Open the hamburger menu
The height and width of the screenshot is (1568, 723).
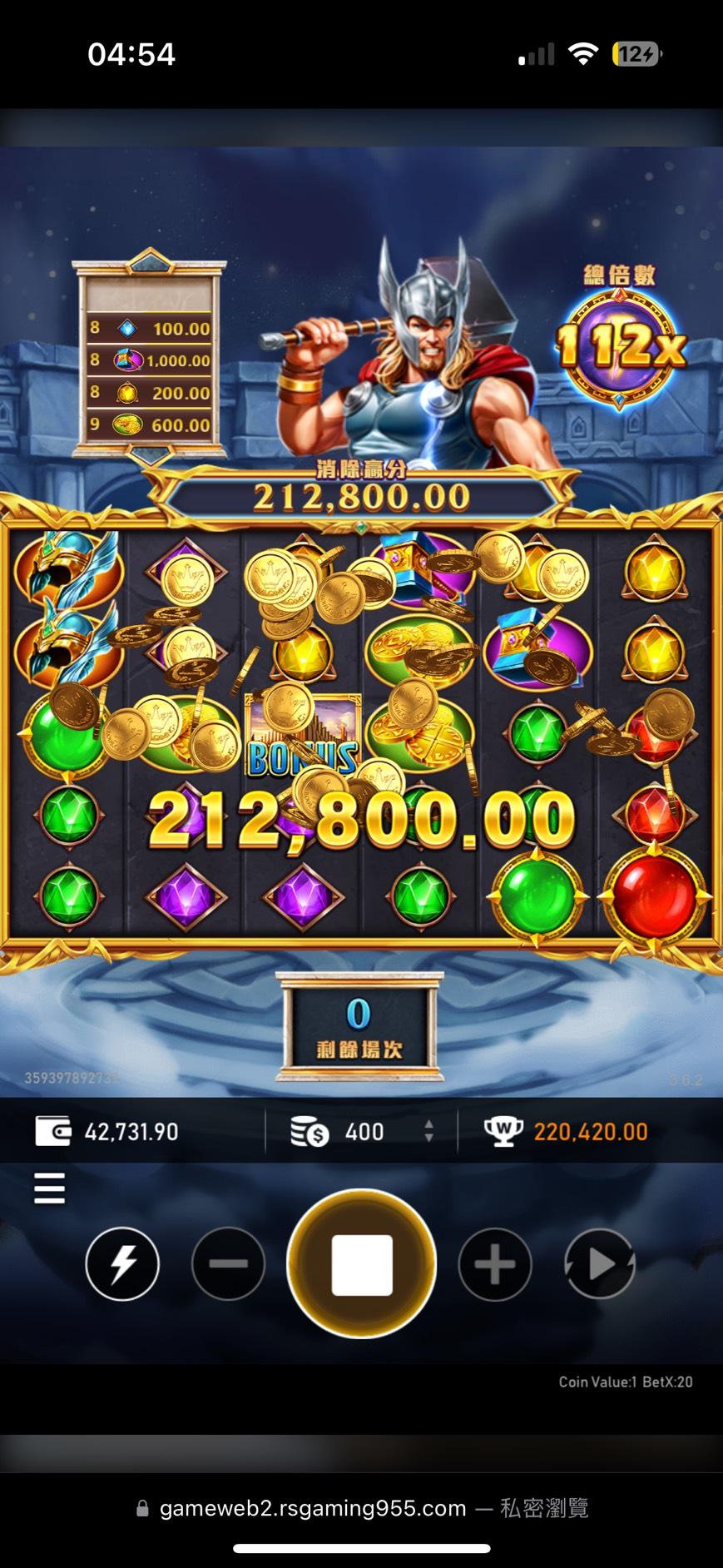point(49,1188)
